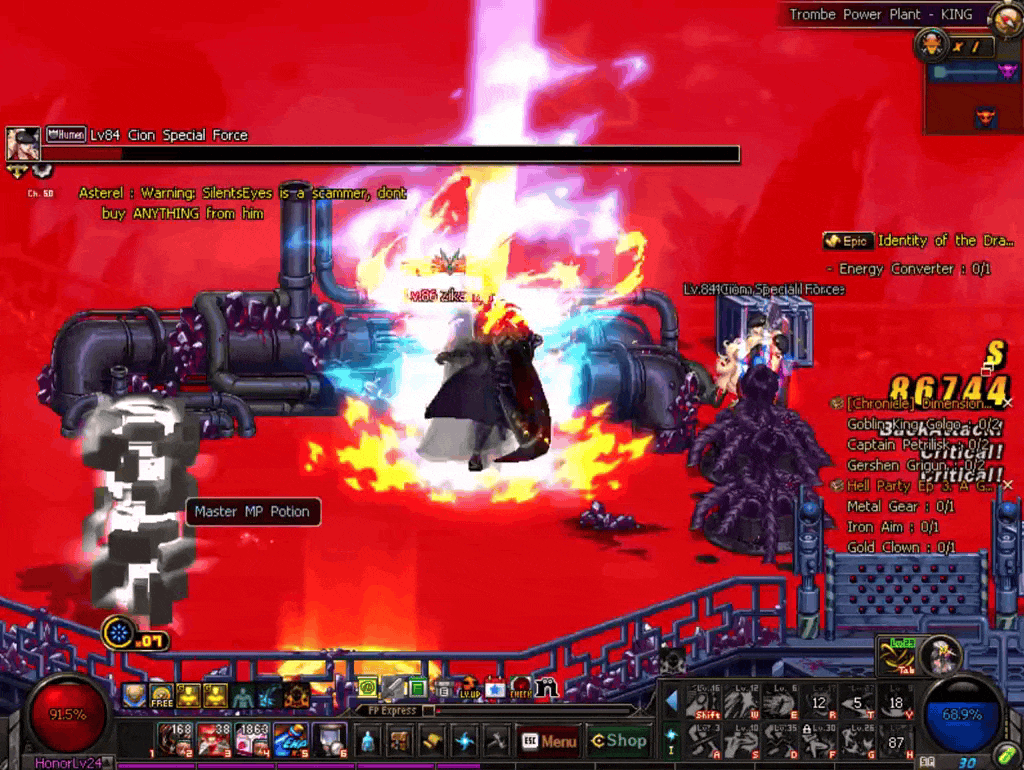Viewport: 1024px width, 770px height.
Task: Click the FREE gold coin buff icon
Action: click(161, 696)
